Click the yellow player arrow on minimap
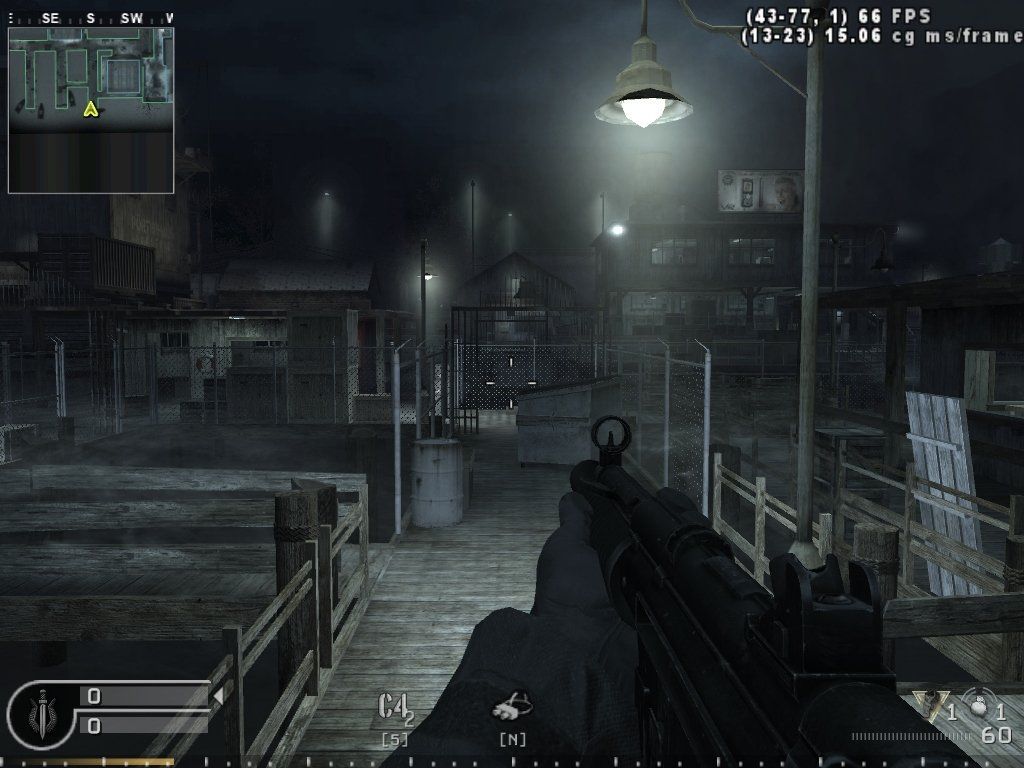This screenshot has width=1024, height=768. click(x=91, y=108)
